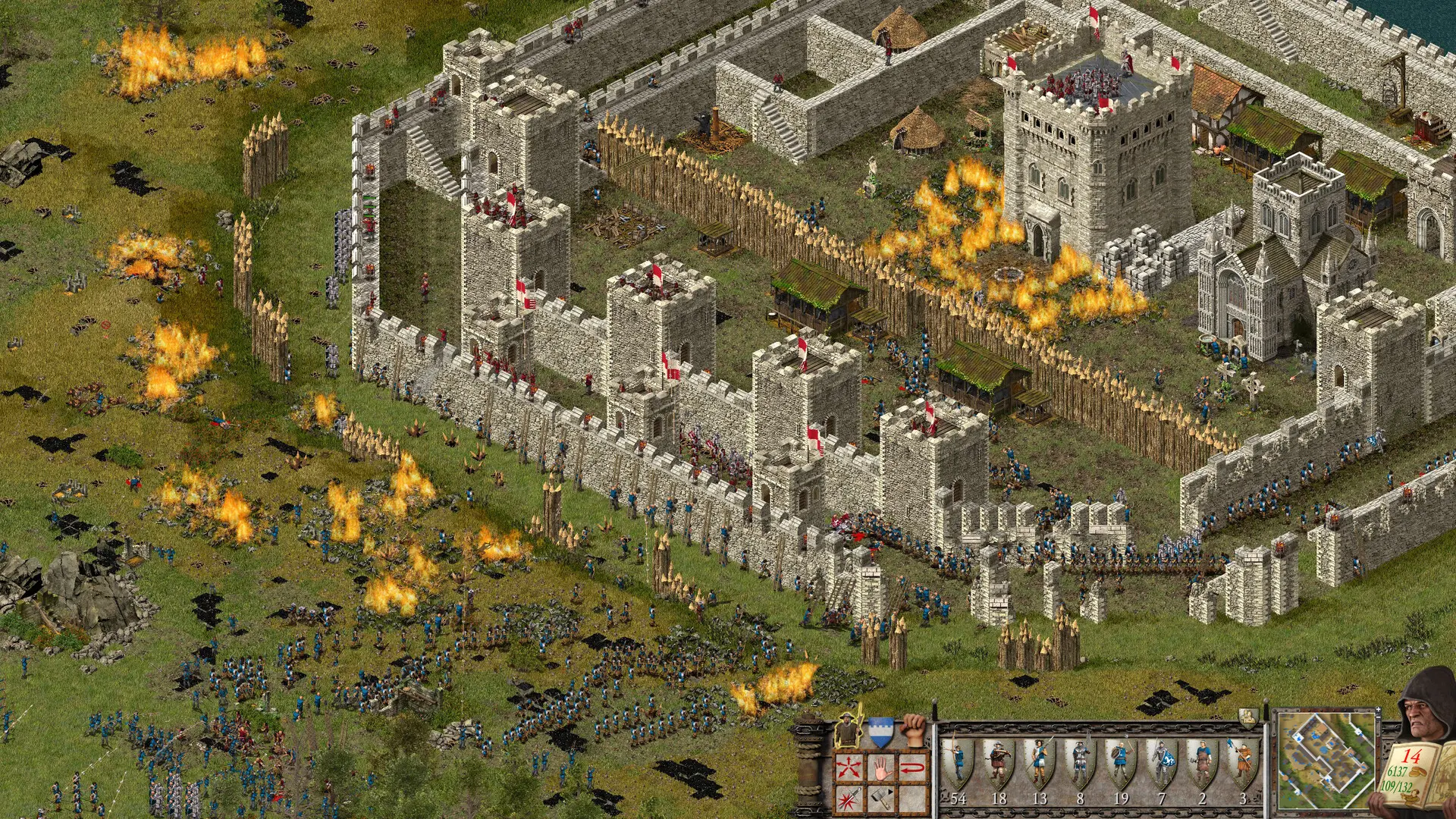Click the gold crest shield above the troop bar
Screen dimensions: 1456x819
(1248, 716)
